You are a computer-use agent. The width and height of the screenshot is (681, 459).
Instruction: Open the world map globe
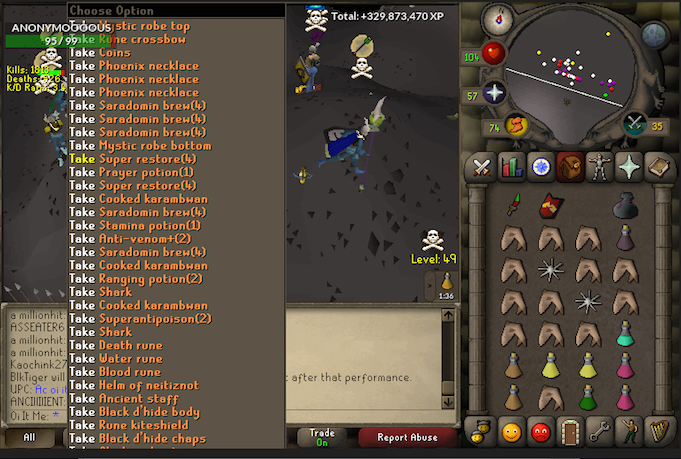pyautogui.click(x=654, y=34)
